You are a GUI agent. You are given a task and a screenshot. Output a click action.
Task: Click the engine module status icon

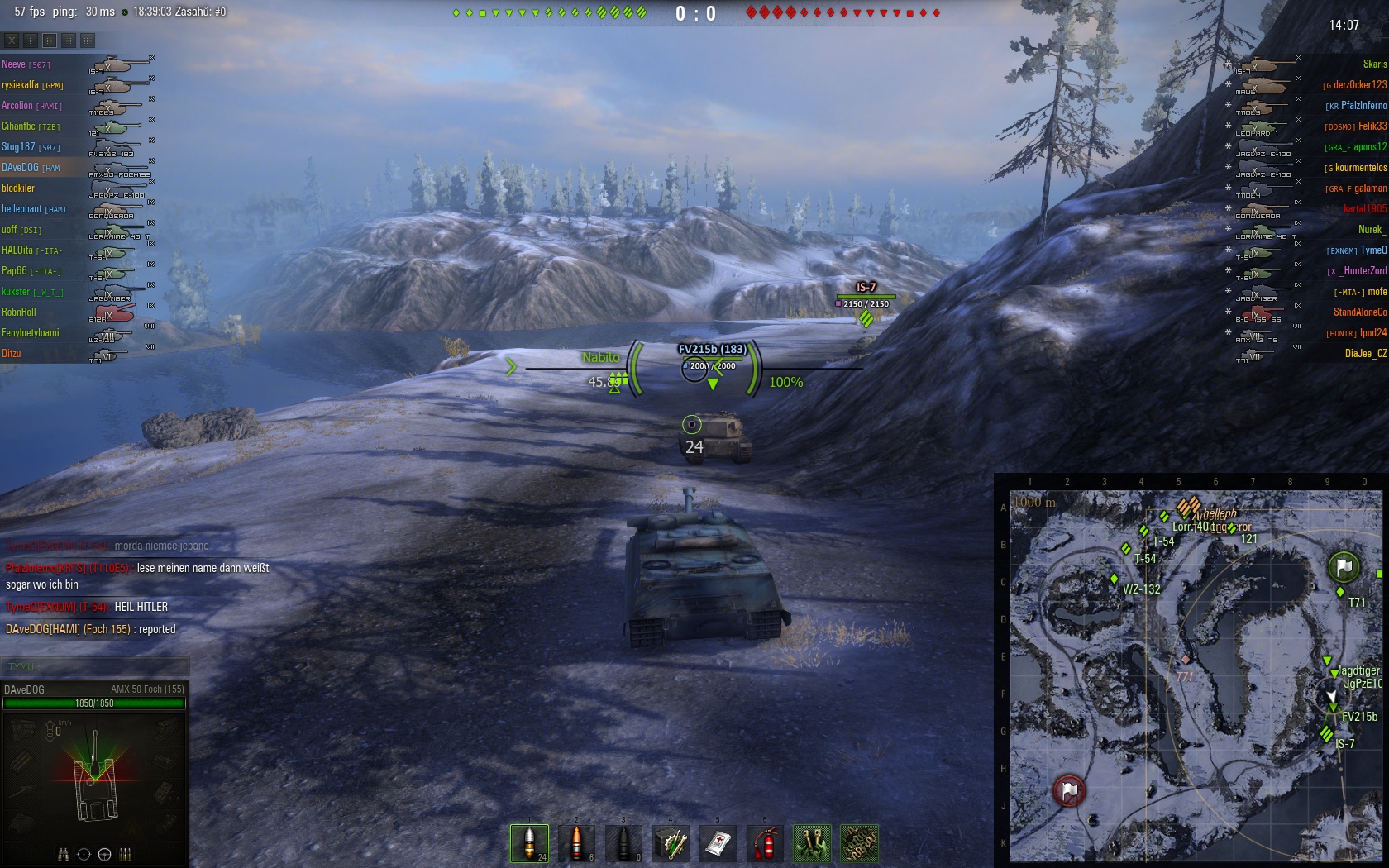click(x=22, y=728)
